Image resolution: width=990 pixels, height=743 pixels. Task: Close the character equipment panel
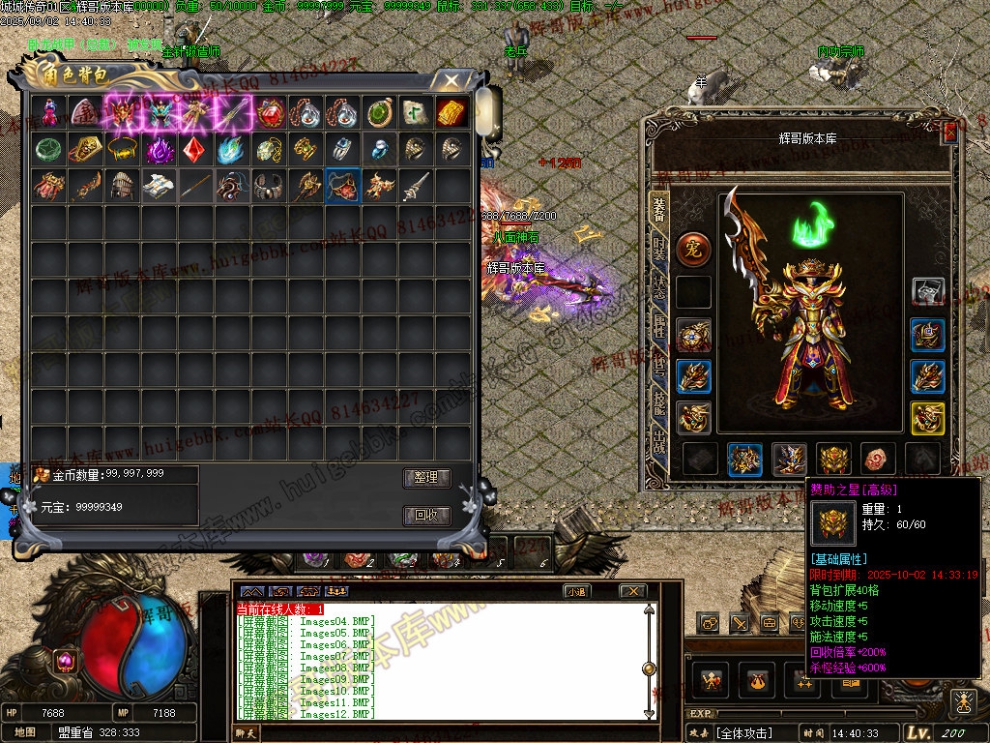click(x=950, y=129)
